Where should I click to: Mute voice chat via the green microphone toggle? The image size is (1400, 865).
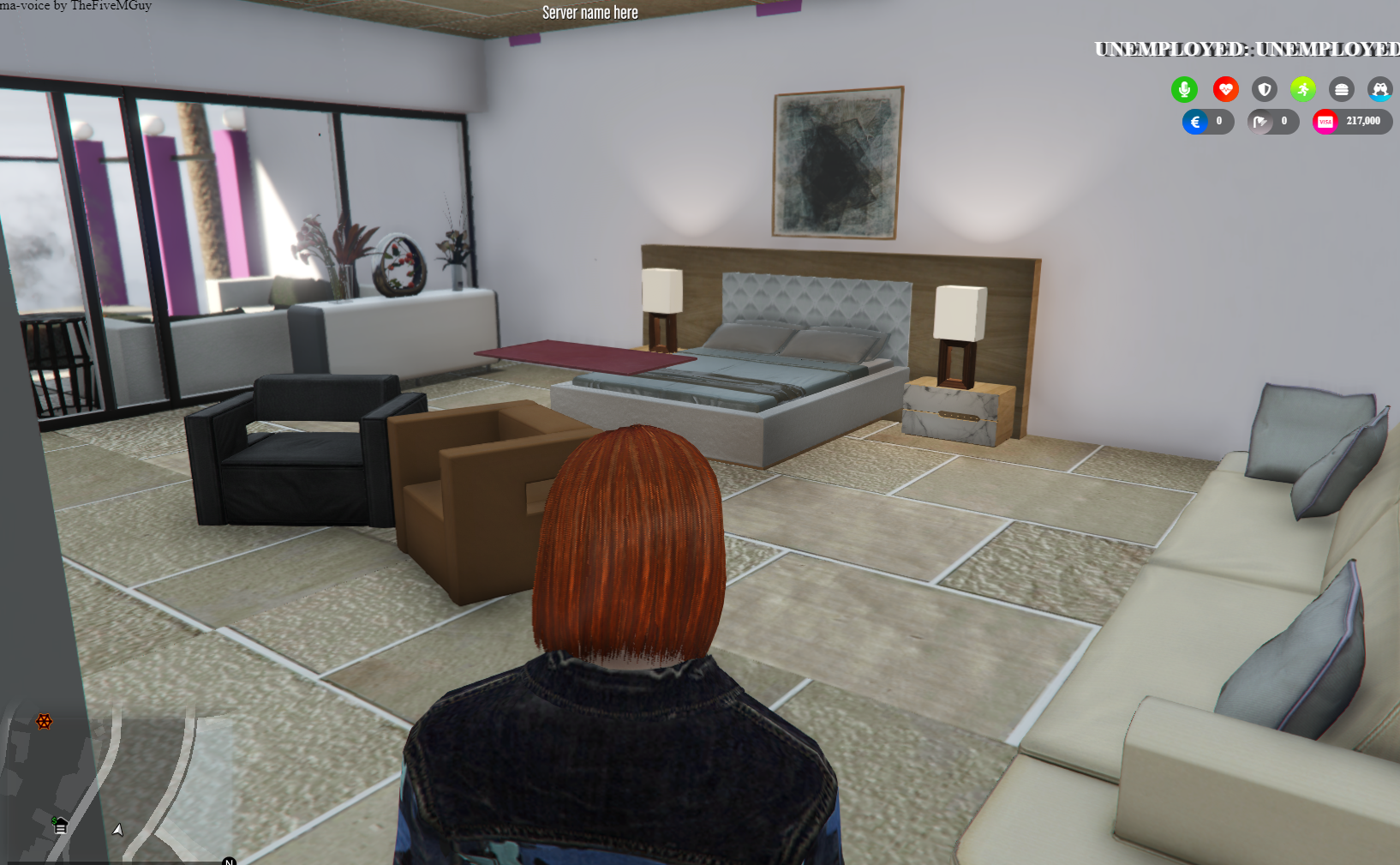coord(1185,89)
